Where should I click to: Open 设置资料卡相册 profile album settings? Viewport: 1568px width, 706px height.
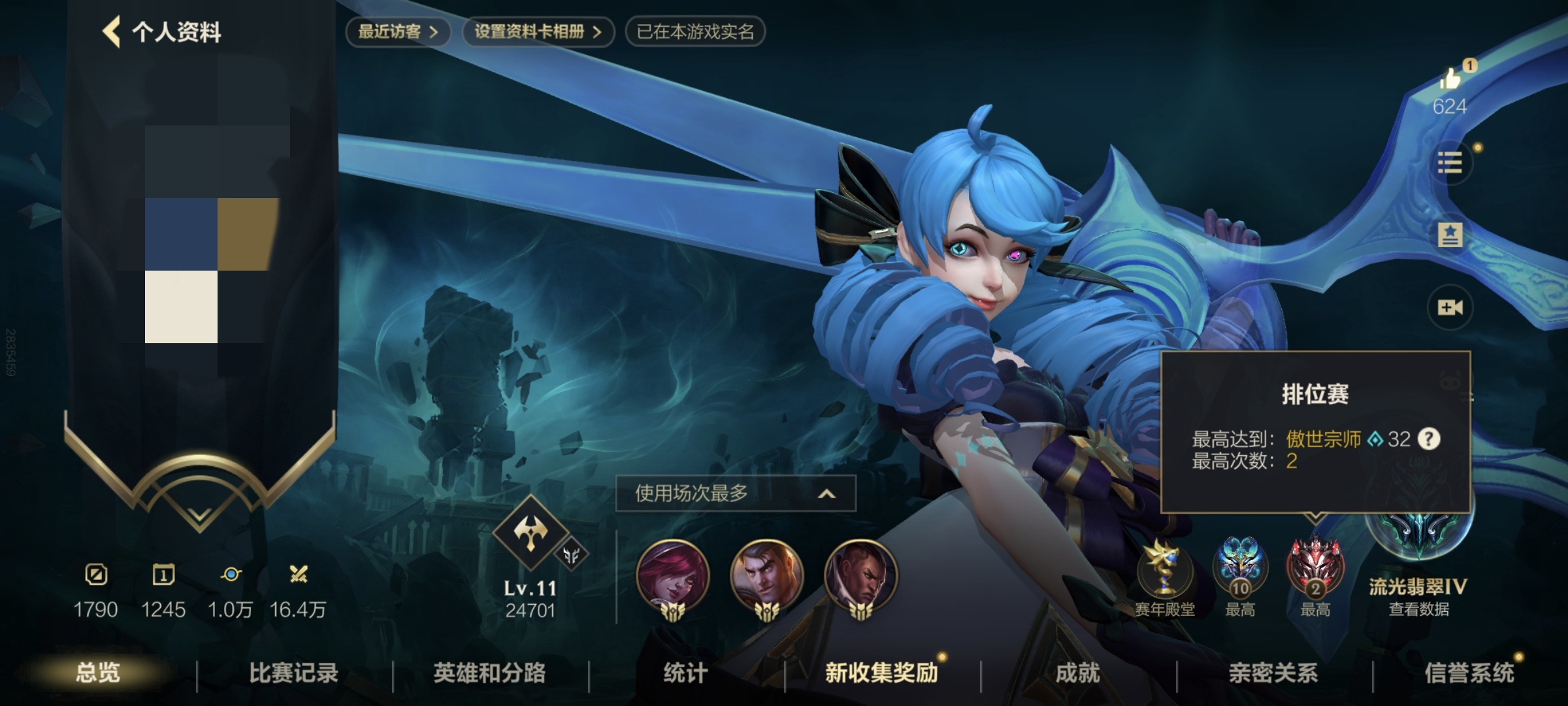coord(537,29)
